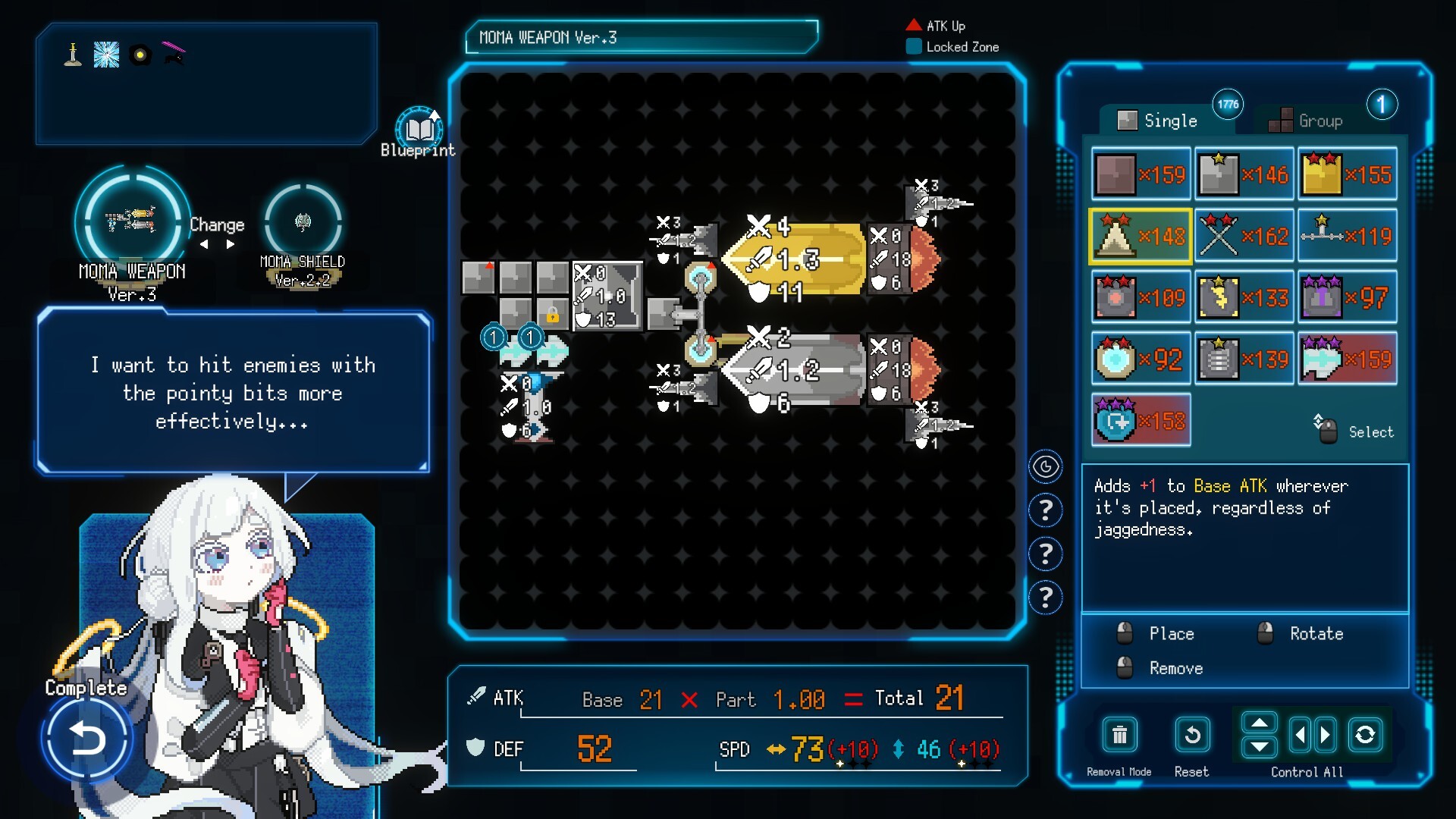Select the lightning bolt part x133
The height and width of the screenshot is (819, 1456).
click(x=1244, y=298)
